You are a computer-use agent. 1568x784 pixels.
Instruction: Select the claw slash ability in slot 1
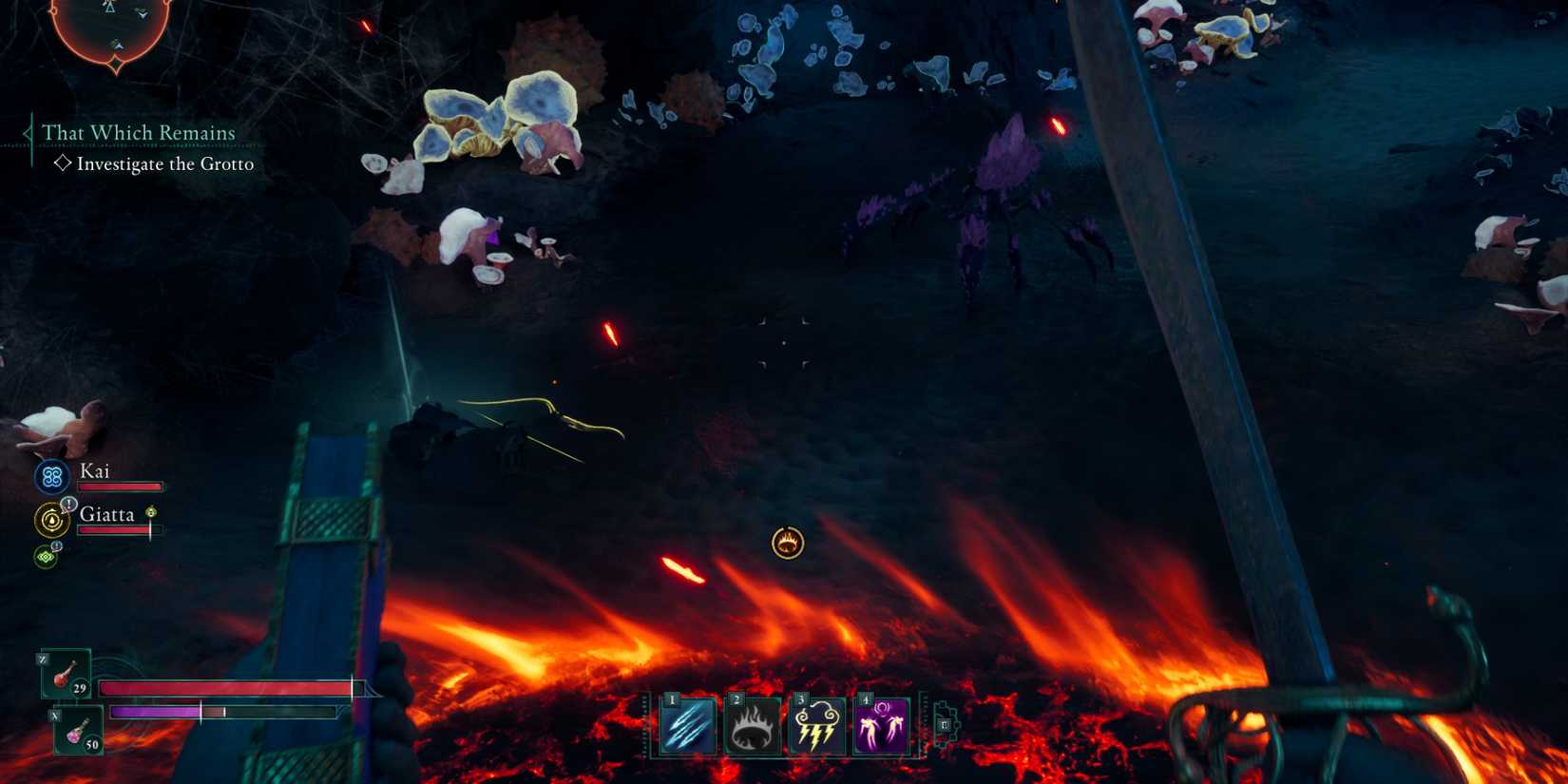[687, 726]
